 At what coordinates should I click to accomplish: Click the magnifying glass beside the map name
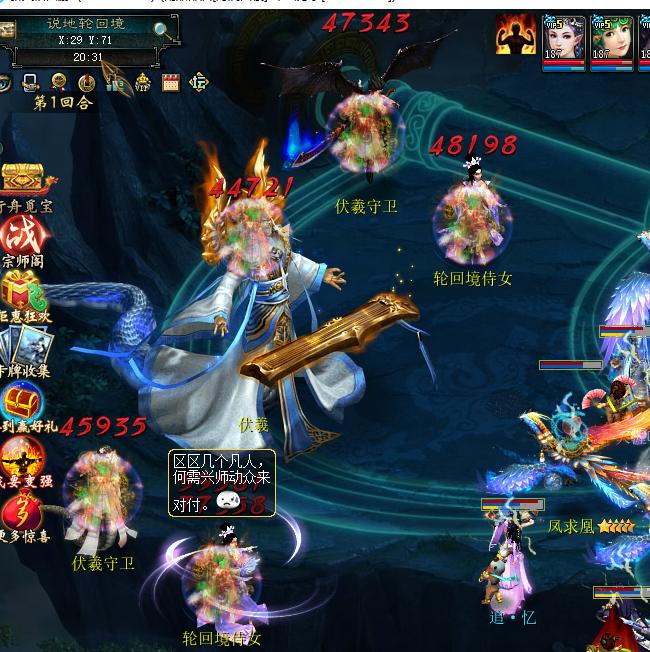coord(162,30)
